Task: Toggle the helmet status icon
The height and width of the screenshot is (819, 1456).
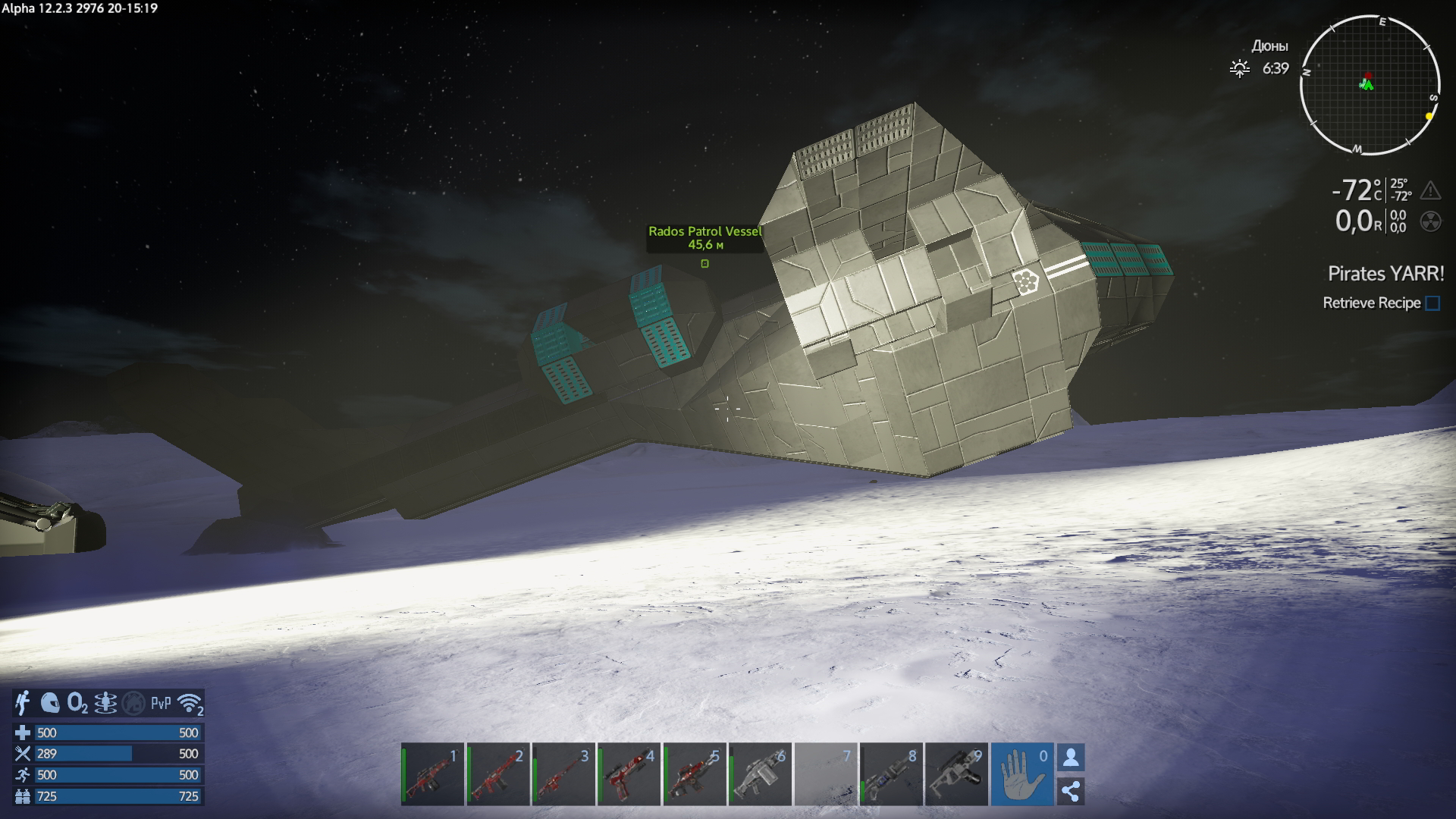Action: [x=50, y=703]
